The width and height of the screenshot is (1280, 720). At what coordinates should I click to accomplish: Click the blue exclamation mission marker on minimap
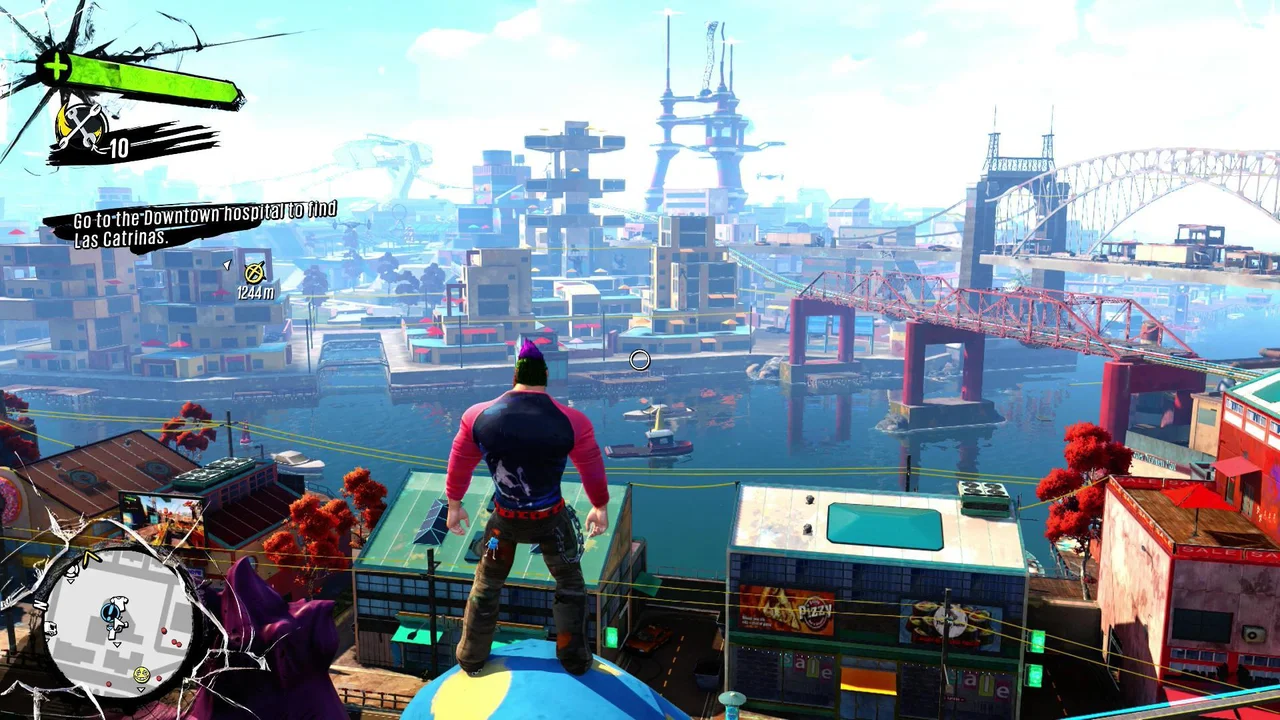[109, 611]
